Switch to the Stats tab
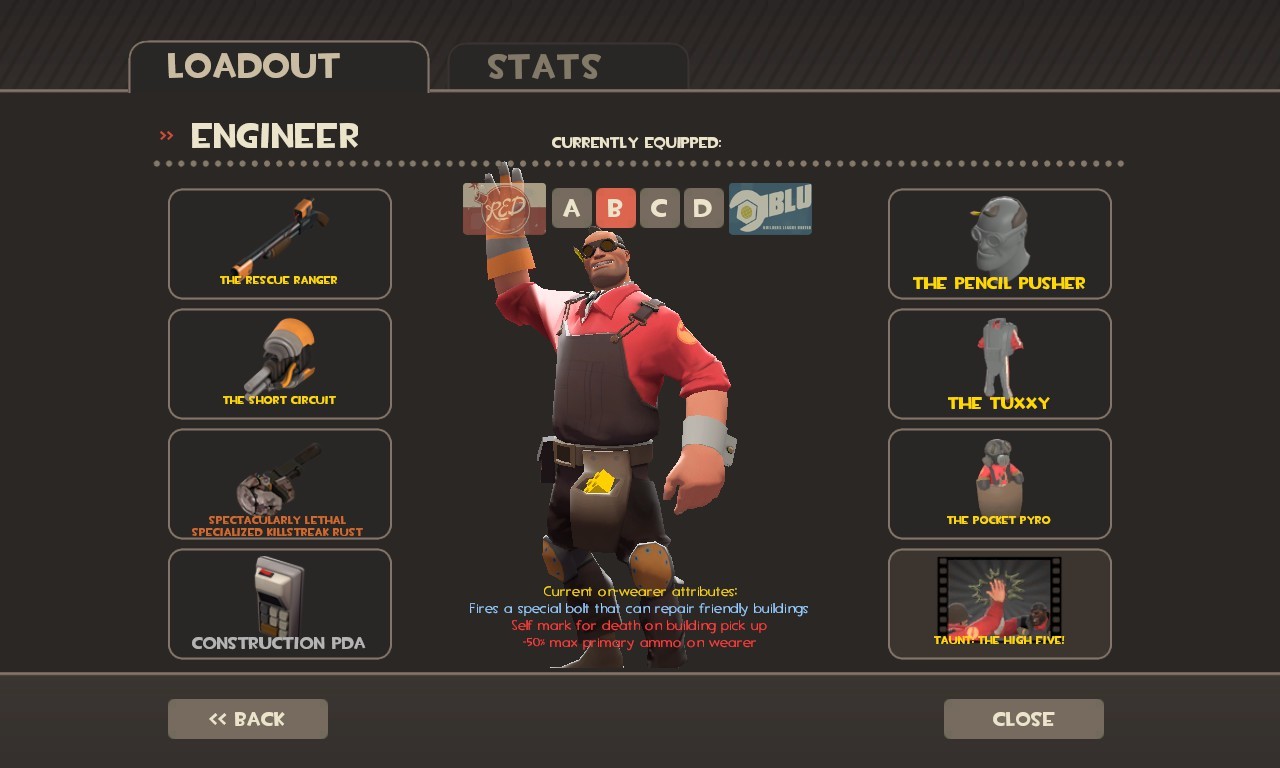This screenshot has height=768, width=1280. click(x=544, y=67)
